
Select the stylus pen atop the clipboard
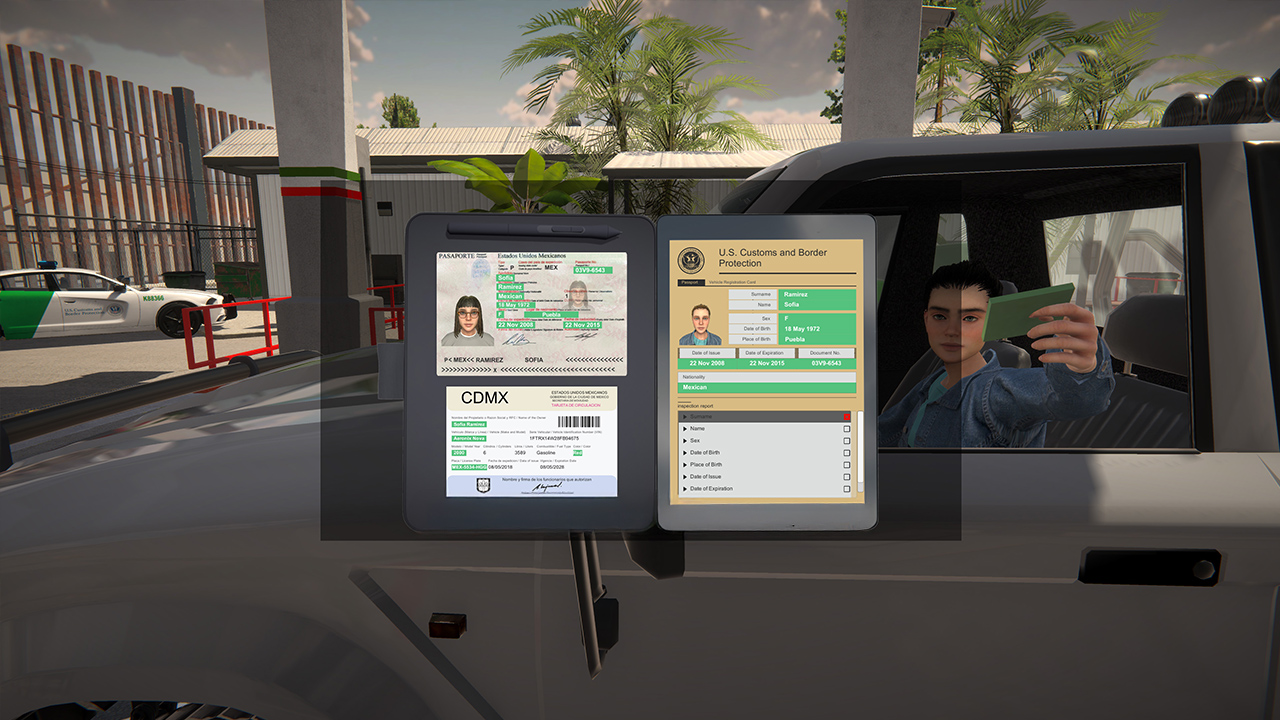[530, 229]
